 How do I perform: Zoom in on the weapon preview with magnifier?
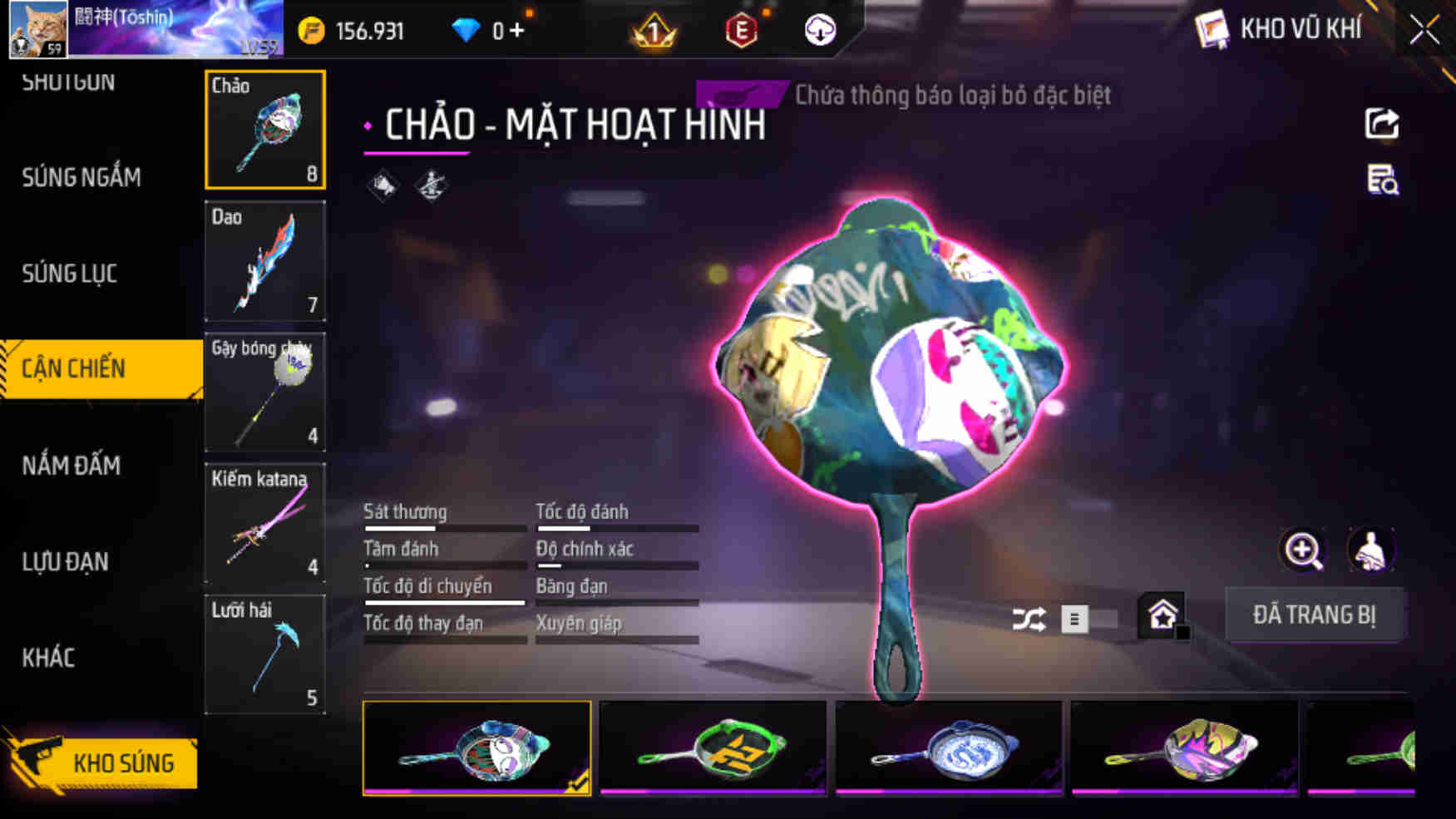tap(1301, 550)
